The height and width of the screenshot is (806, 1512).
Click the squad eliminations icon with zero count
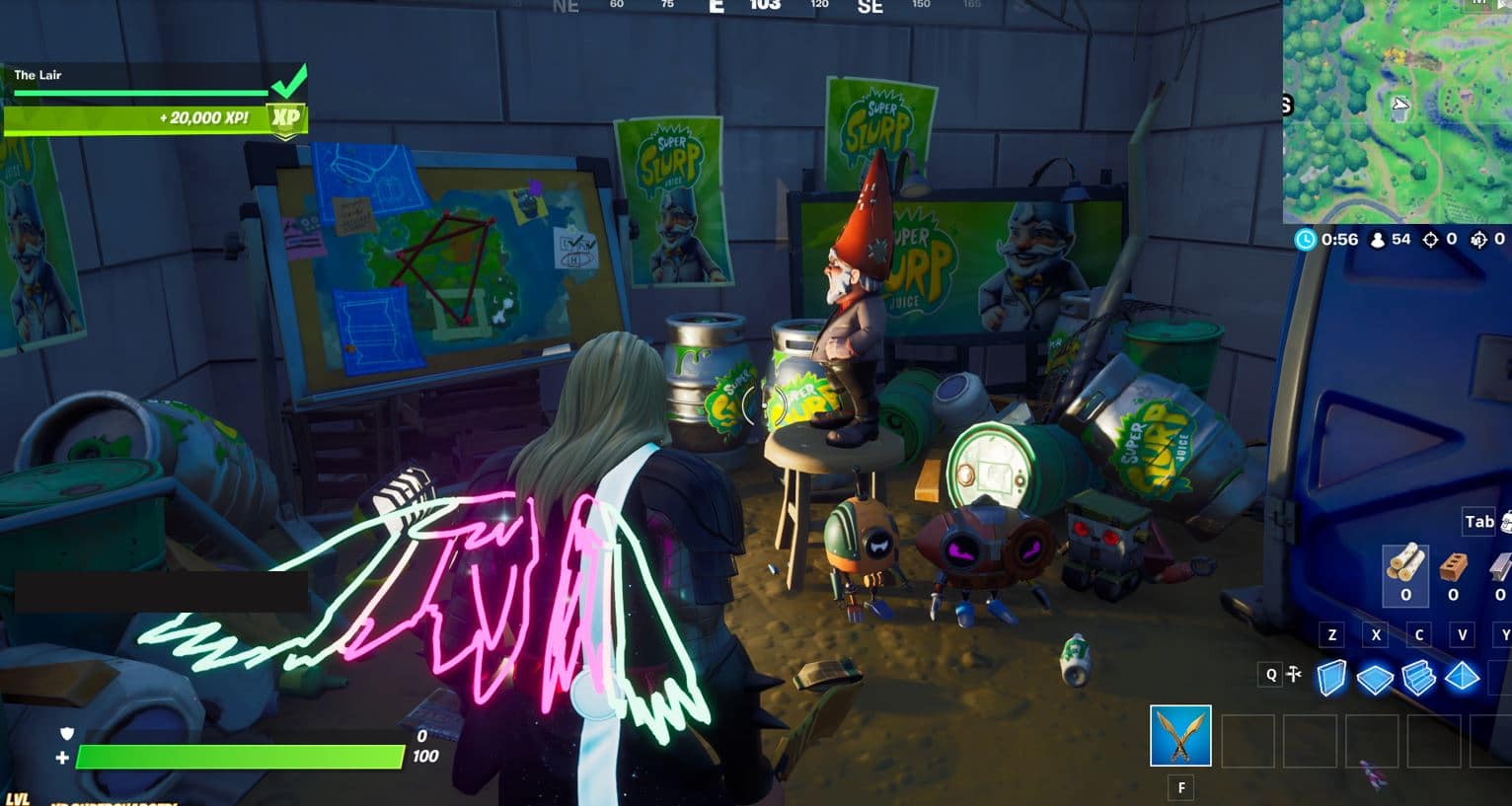coord(1479,241)
